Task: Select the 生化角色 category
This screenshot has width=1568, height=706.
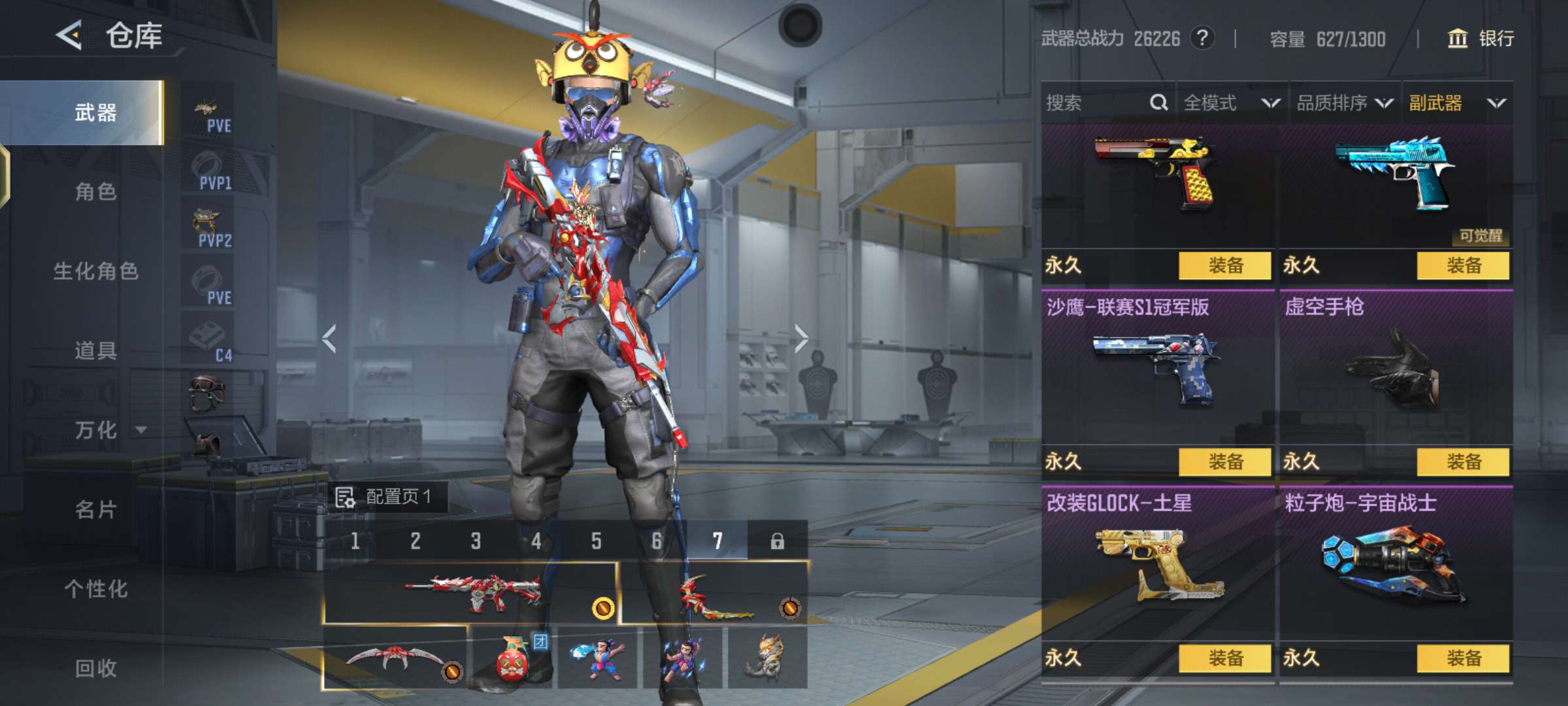Action: tap(95, 271)
